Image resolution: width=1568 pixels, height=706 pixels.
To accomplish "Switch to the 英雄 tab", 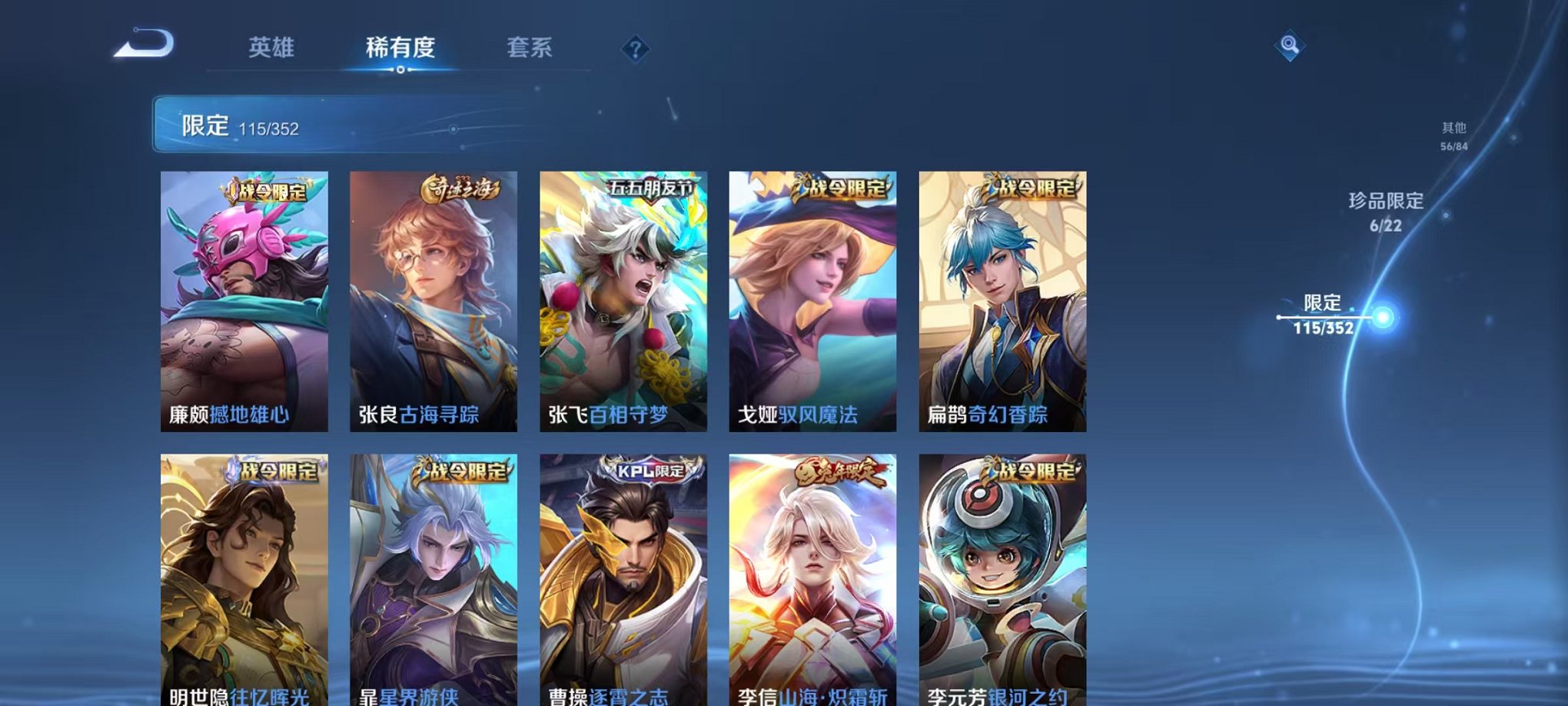I will click(271, 46).
